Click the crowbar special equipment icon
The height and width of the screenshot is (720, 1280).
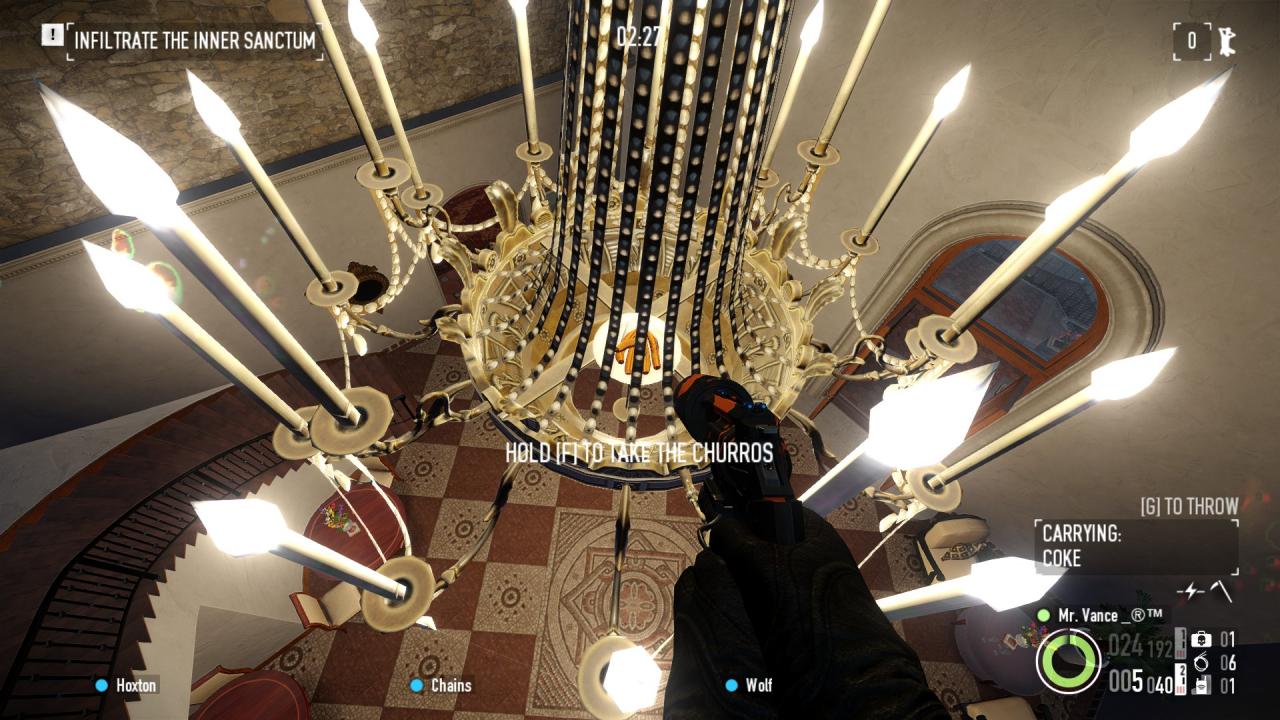pyautogui.click(x=1221, y=591)
